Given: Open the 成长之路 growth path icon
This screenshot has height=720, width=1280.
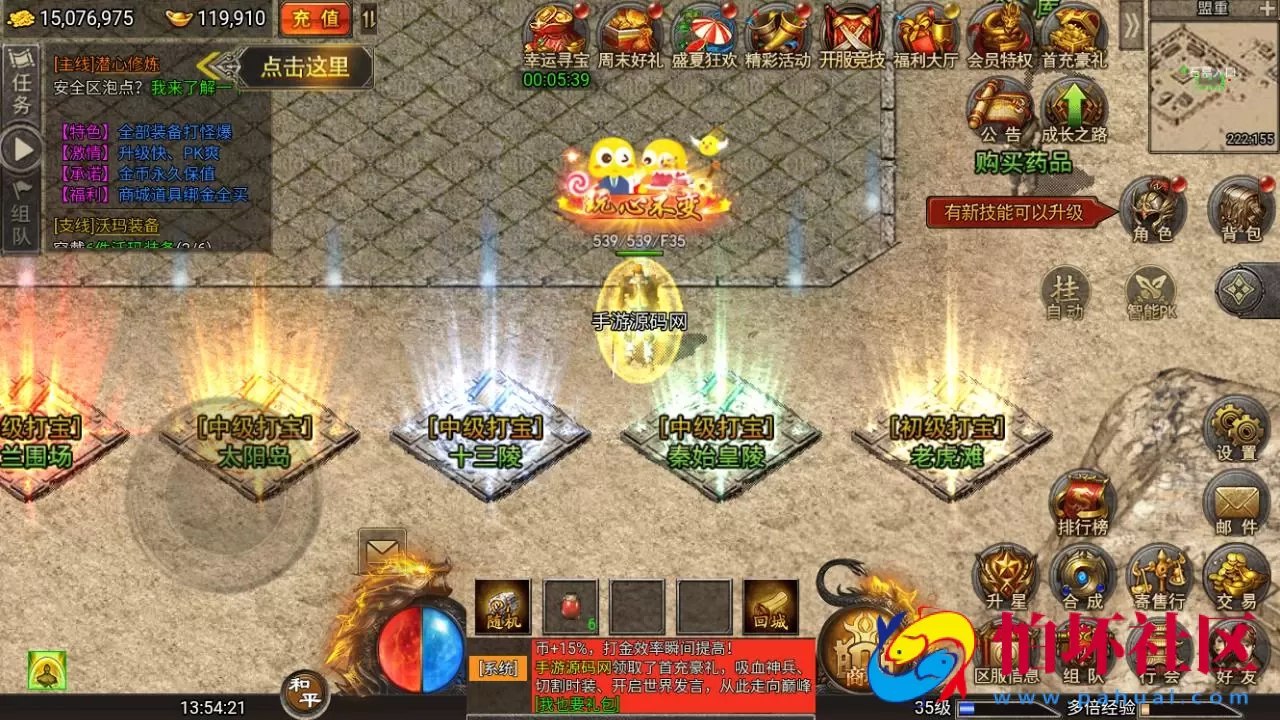Looking at the screenshot, I should tap(1073, 108).
